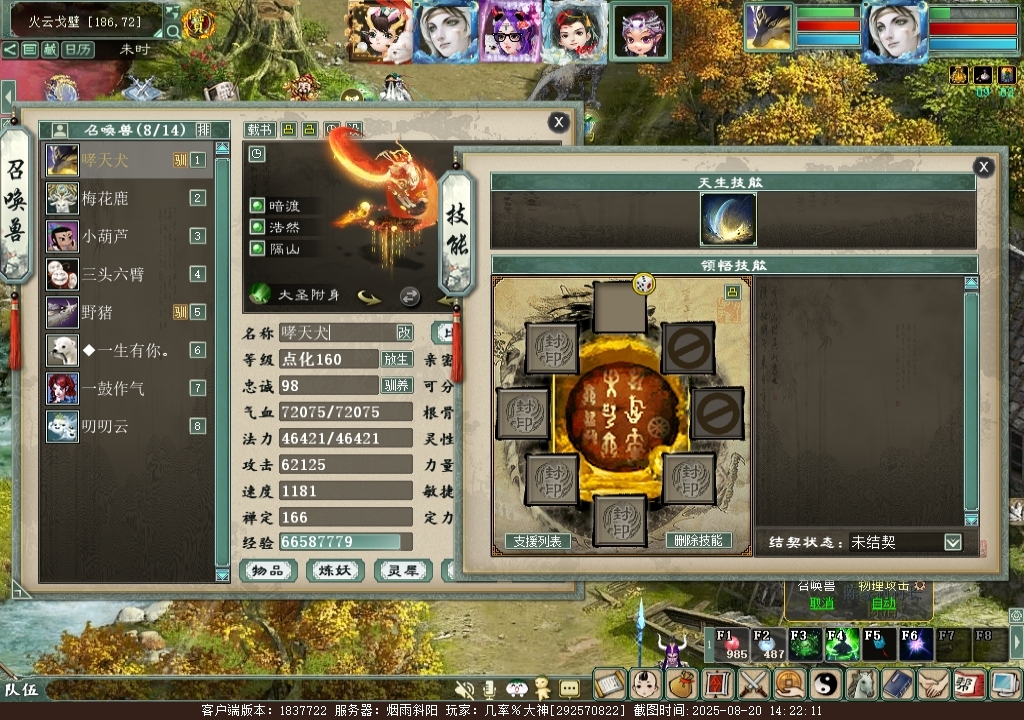Click the 放生 release button
1024x720 pixels.
click(396, 359)
